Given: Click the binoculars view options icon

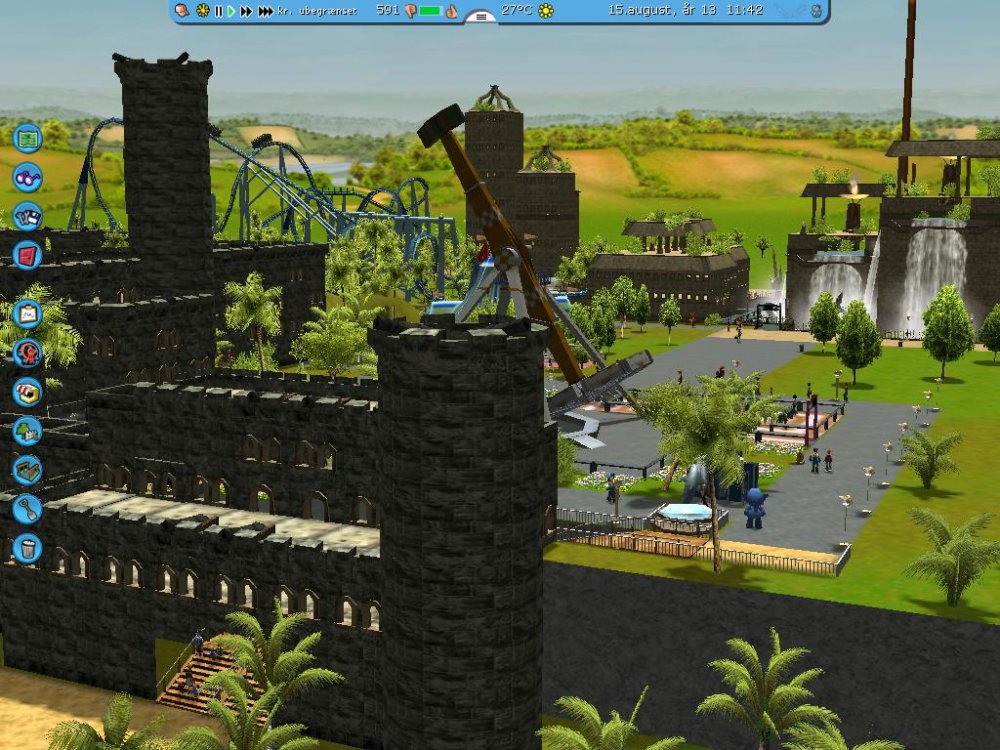Looking at the screenshot, I should pyautogui.click(x=27, y=177).
